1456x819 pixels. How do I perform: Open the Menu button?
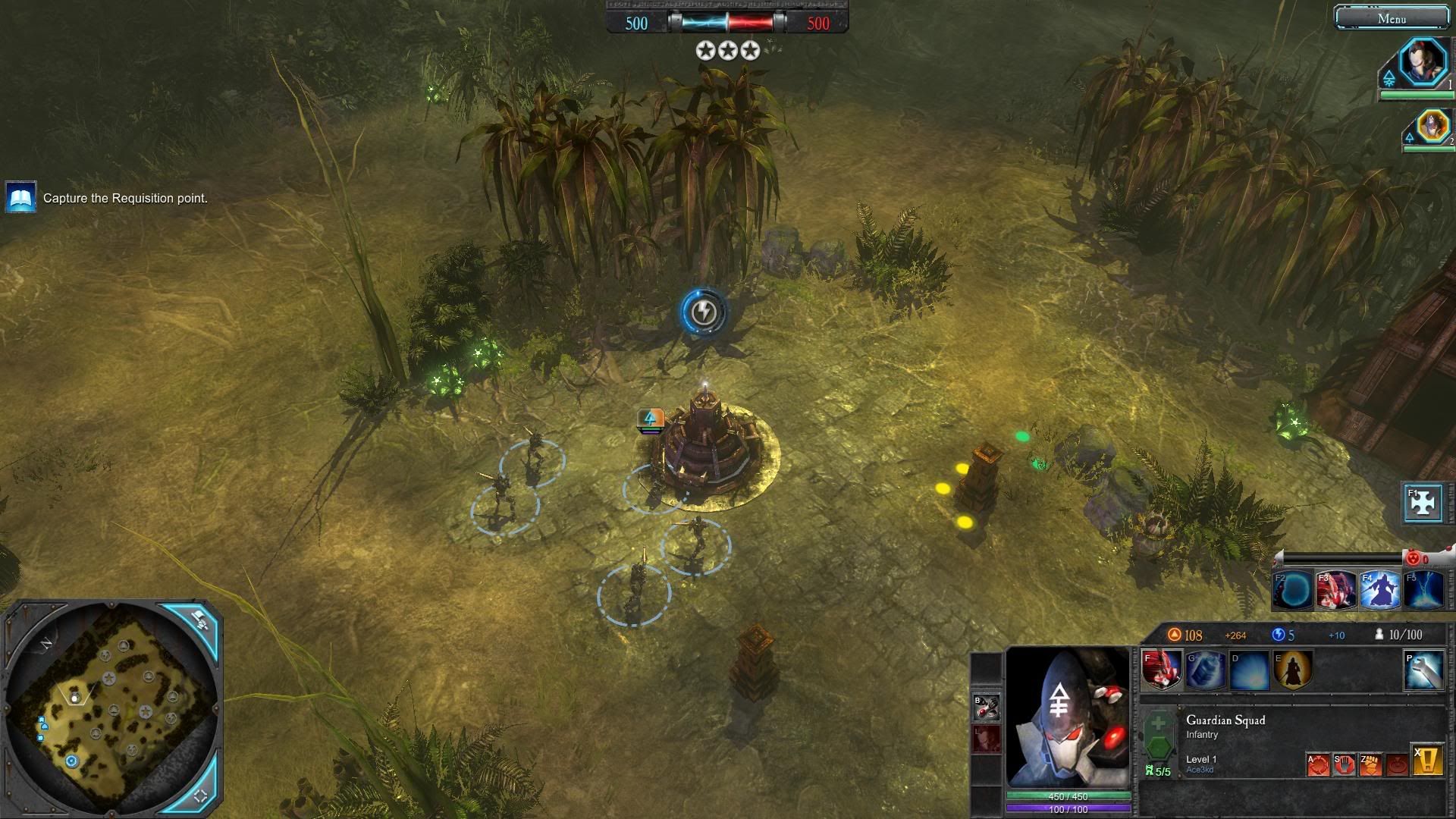(x=1391, y=18)
